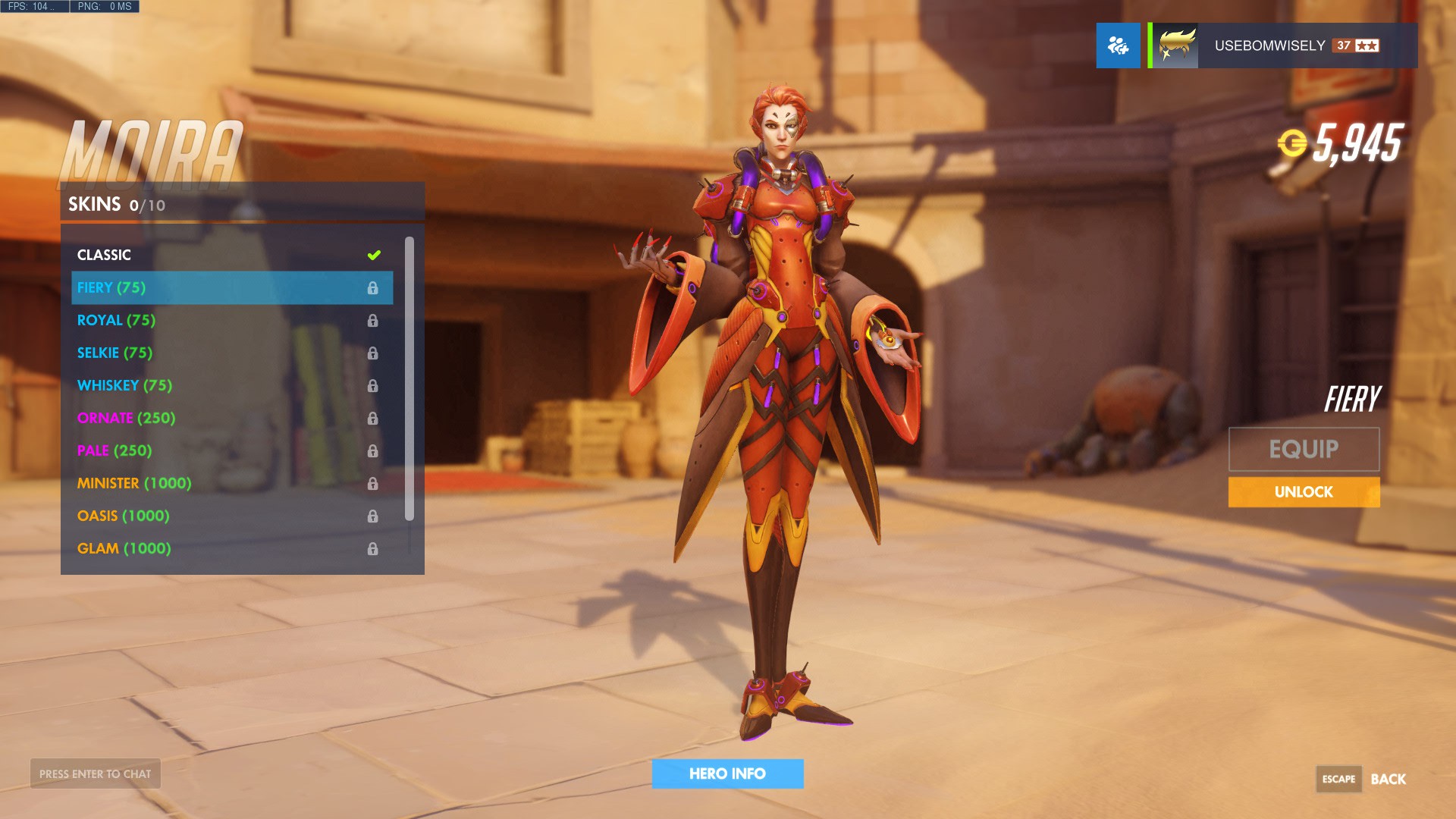Choose the Glam skin
1456x819 pixels.
point(227,548)
